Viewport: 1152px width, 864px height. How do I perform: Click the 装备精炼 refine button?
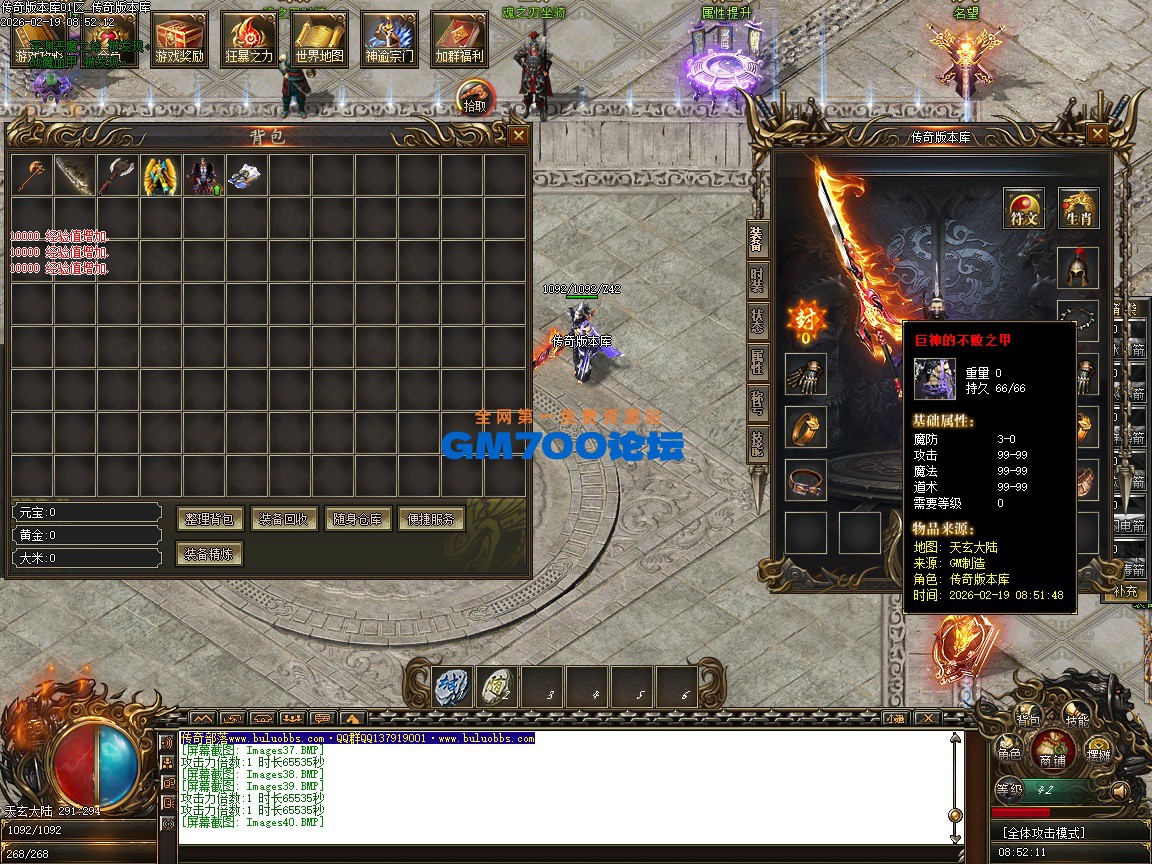[x=210, y=553]
